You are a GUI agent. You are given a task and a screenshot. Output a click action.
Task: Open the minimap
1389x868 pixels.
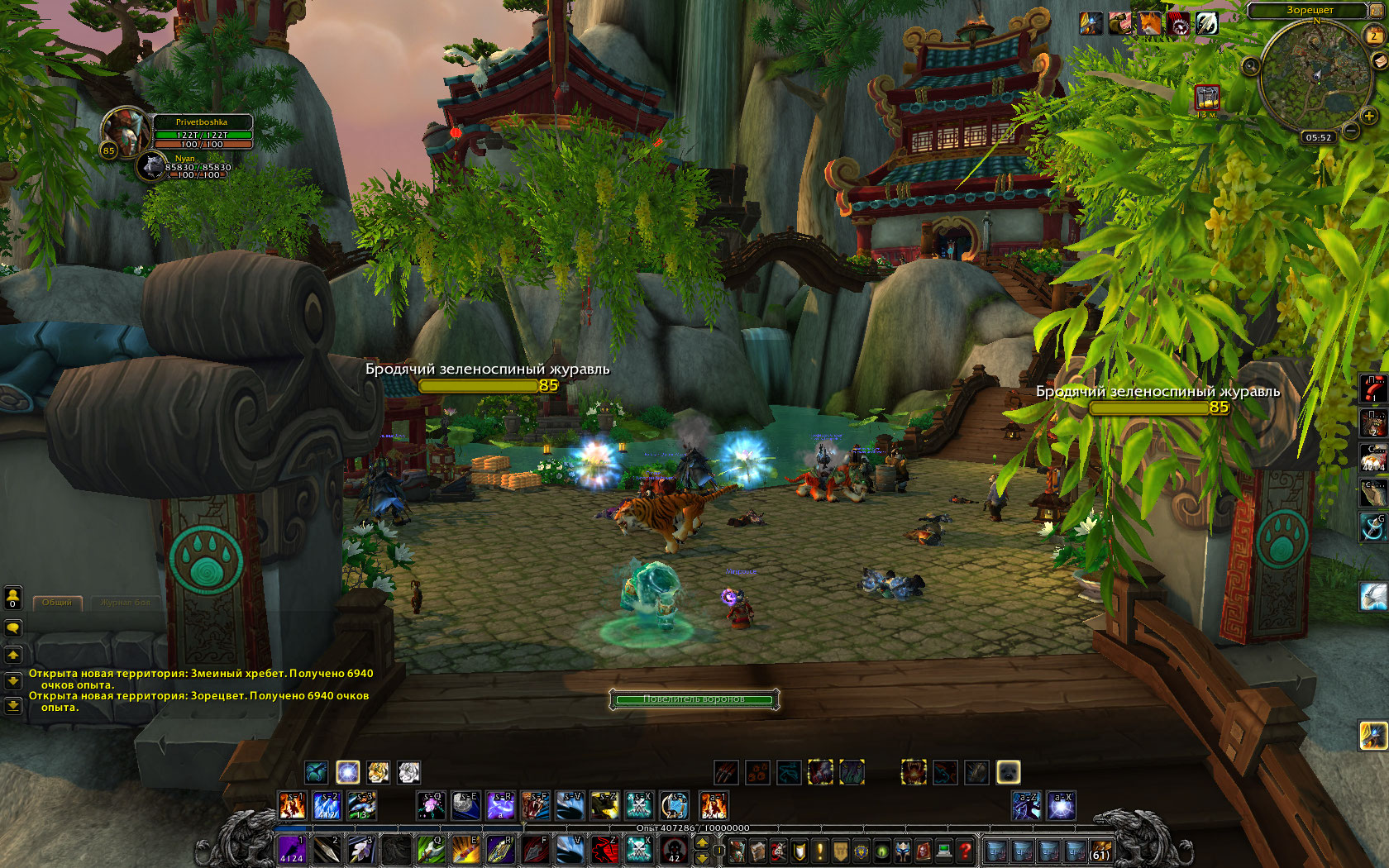coord(1315,76)
